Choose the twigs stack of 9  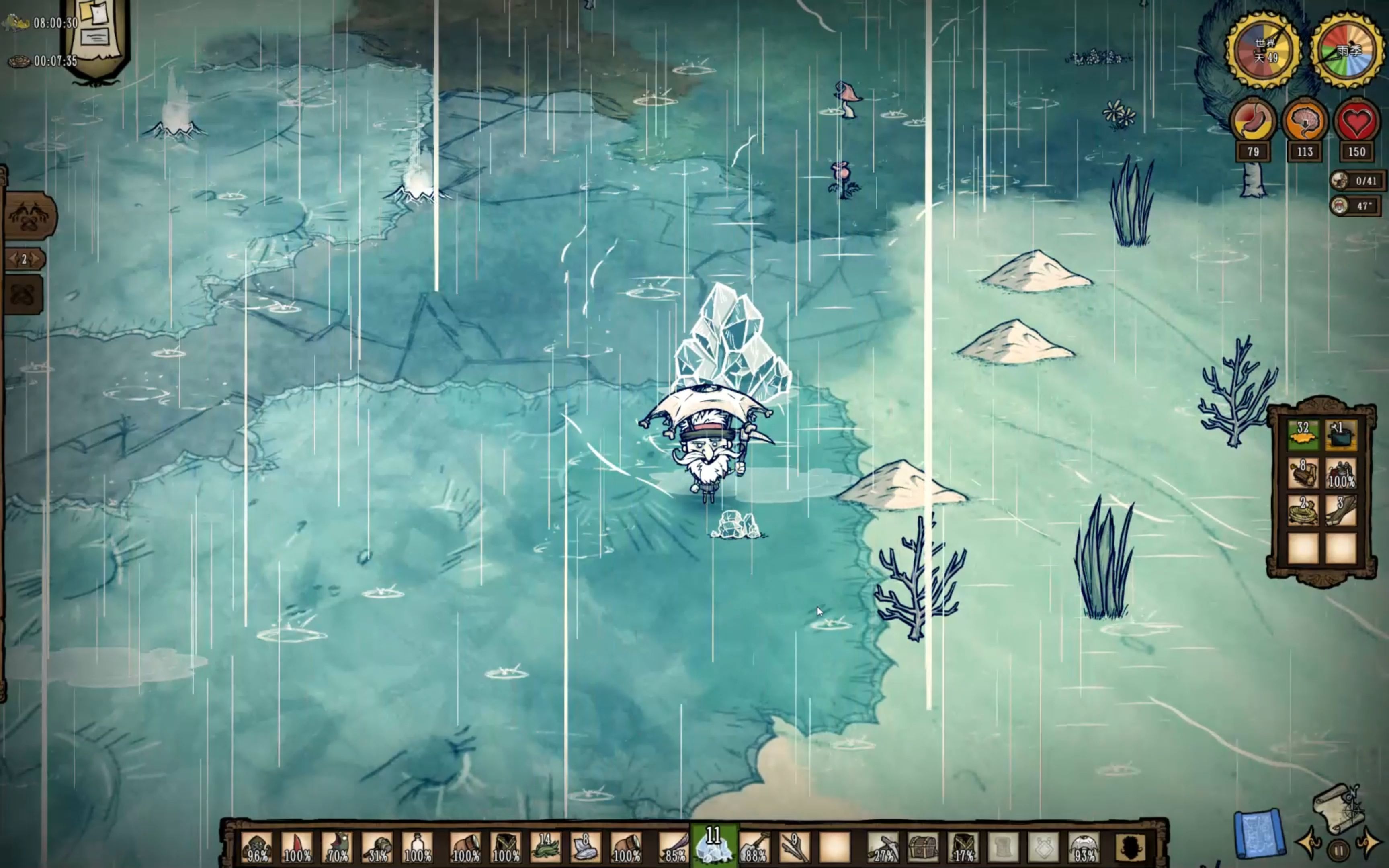794,846
